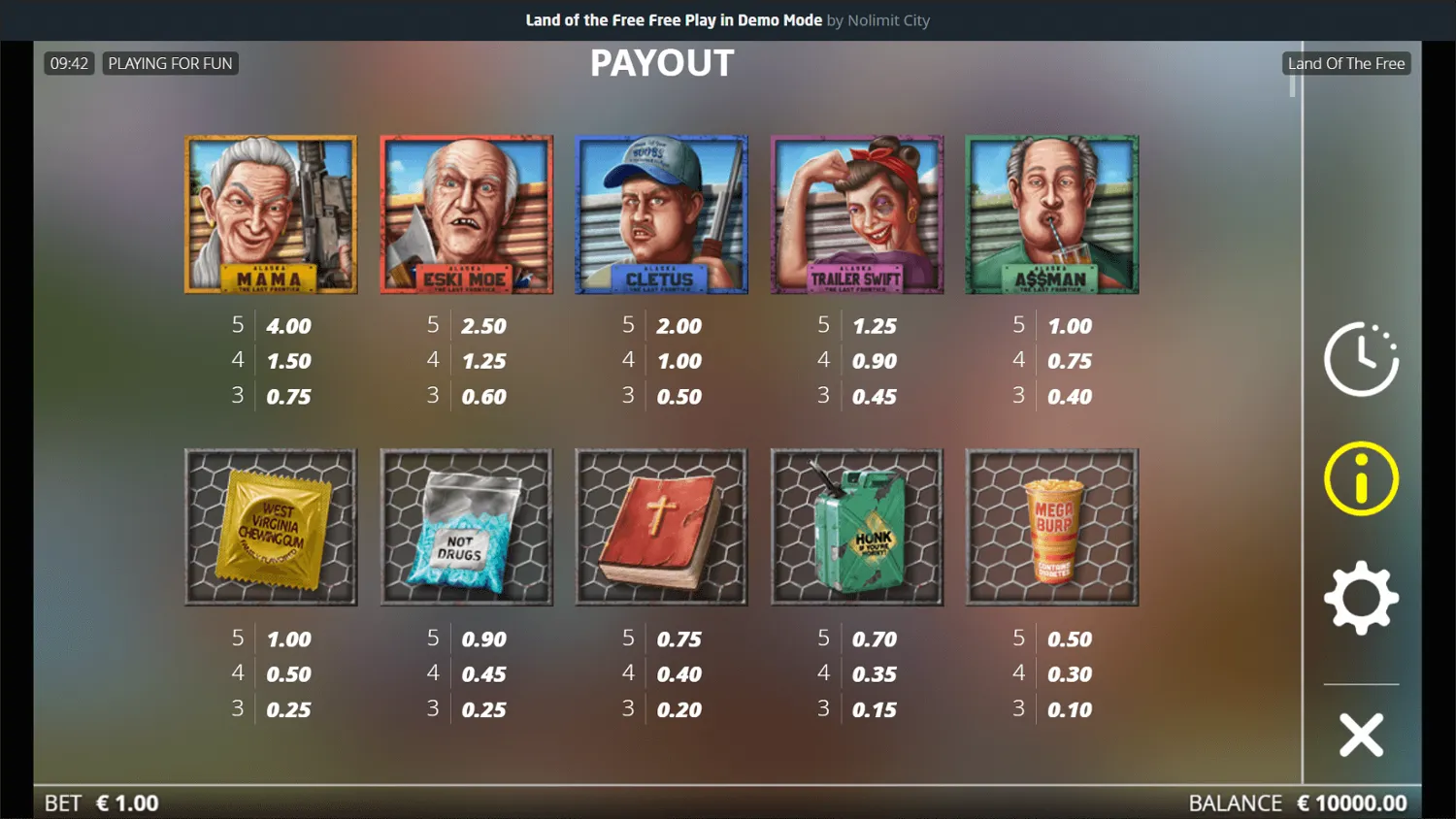Select the red bible symbol
This screenshot has height=819, width=1456.
tap(662, 527)
